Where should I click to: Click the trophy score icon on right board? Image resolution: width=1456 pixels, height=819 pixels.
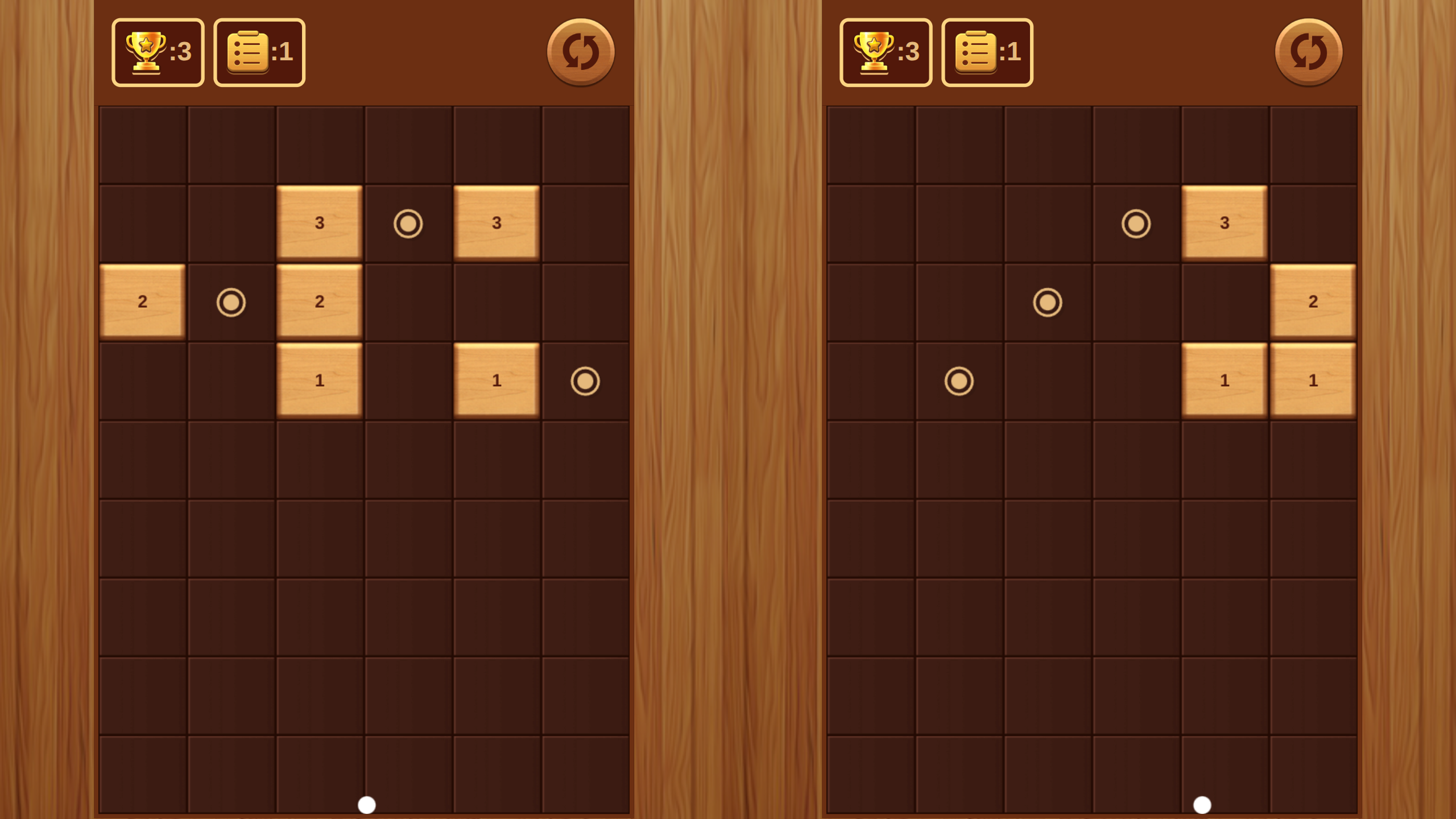coord(886,52)
